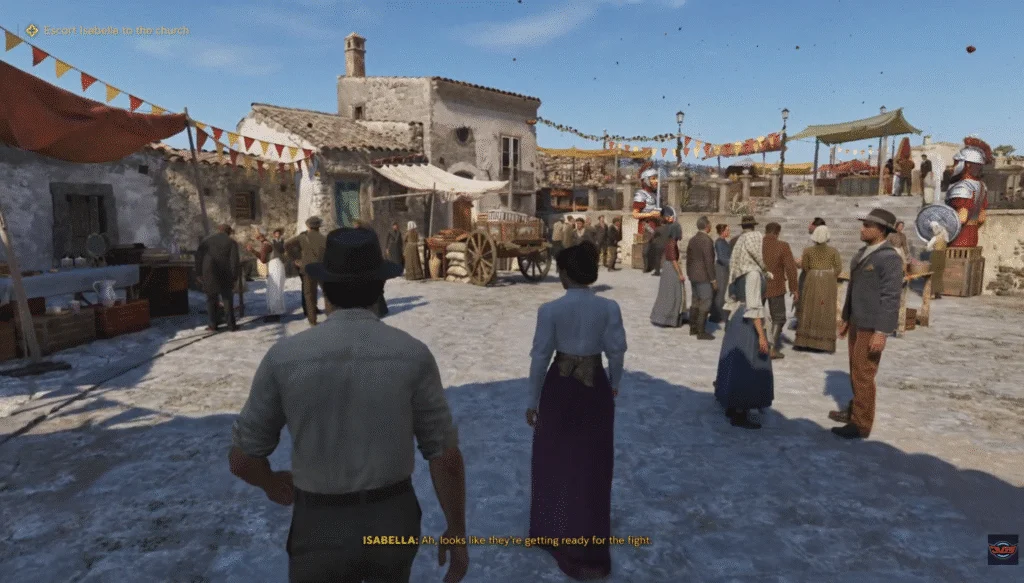Open the channel logo watermark in the corner

point(1002,549)
